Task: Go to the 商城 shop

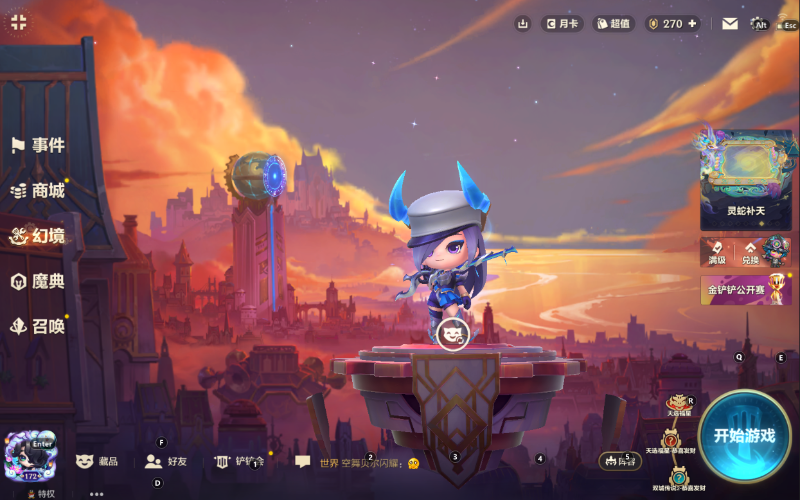Action: click(38, 190)
